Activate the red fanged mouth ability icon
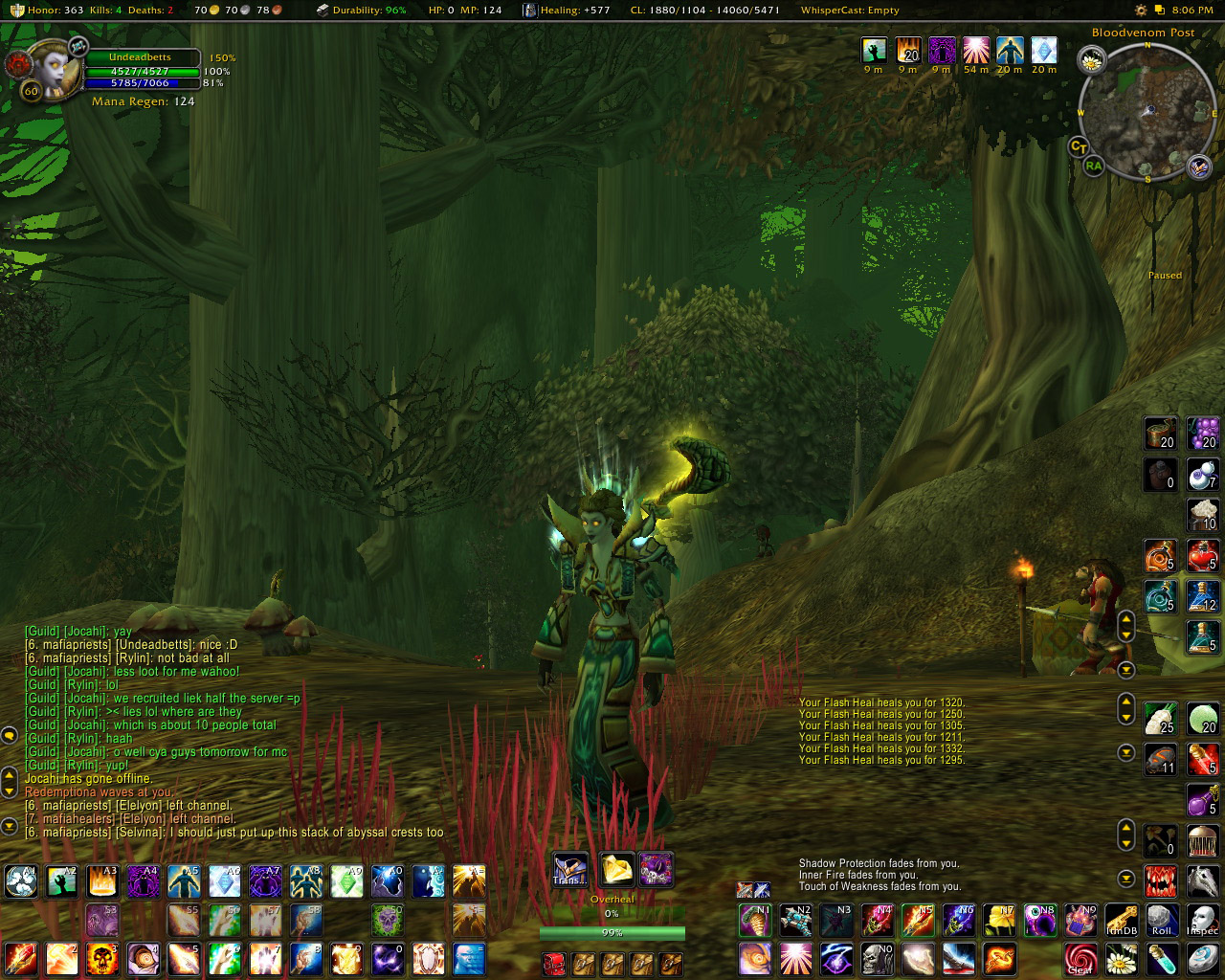The width and height of the screenshot is (1225, 980). point(1161,880)
